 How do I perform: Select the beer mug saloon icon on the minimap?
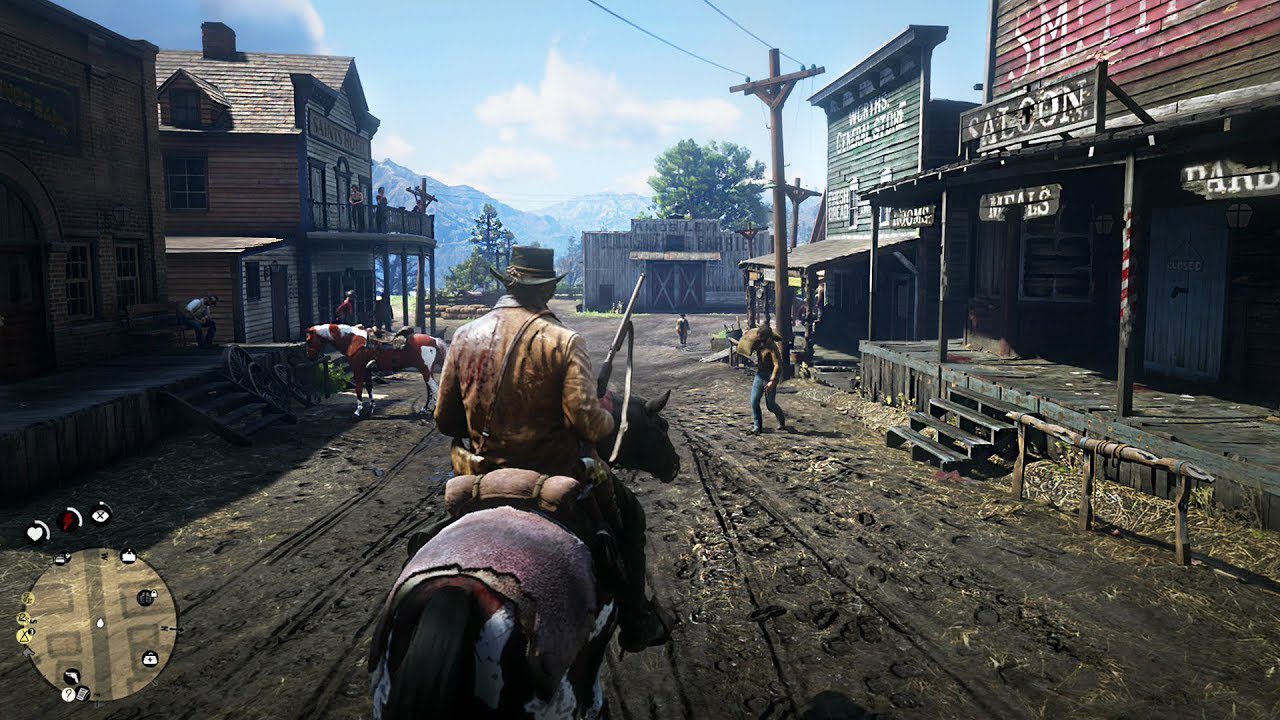(x=63, y=558)
